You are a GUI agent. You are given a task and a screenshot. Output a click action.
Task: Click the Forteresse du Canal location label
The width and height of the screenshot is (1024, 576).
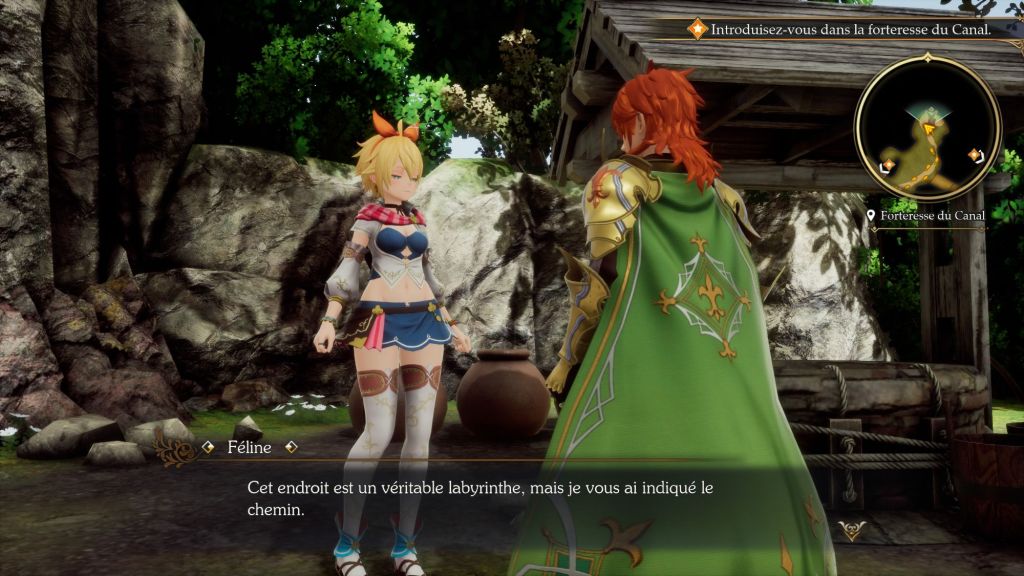coord(933,215)
